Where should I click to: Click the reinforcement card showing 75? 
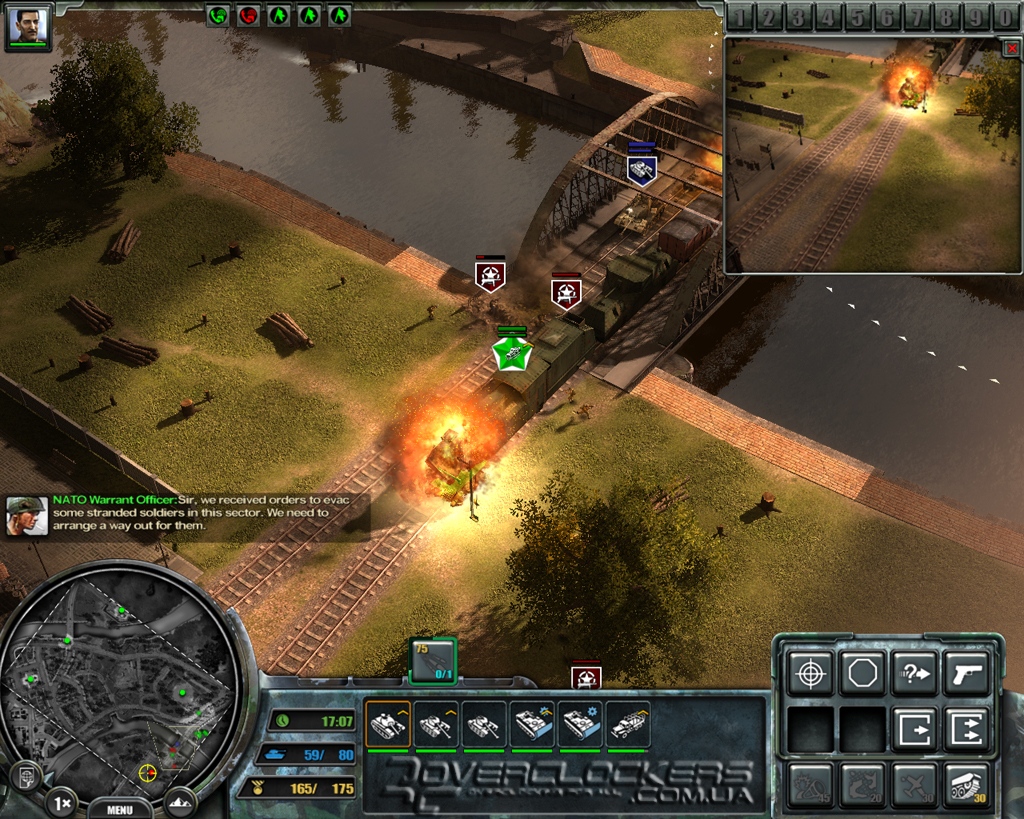433,661
